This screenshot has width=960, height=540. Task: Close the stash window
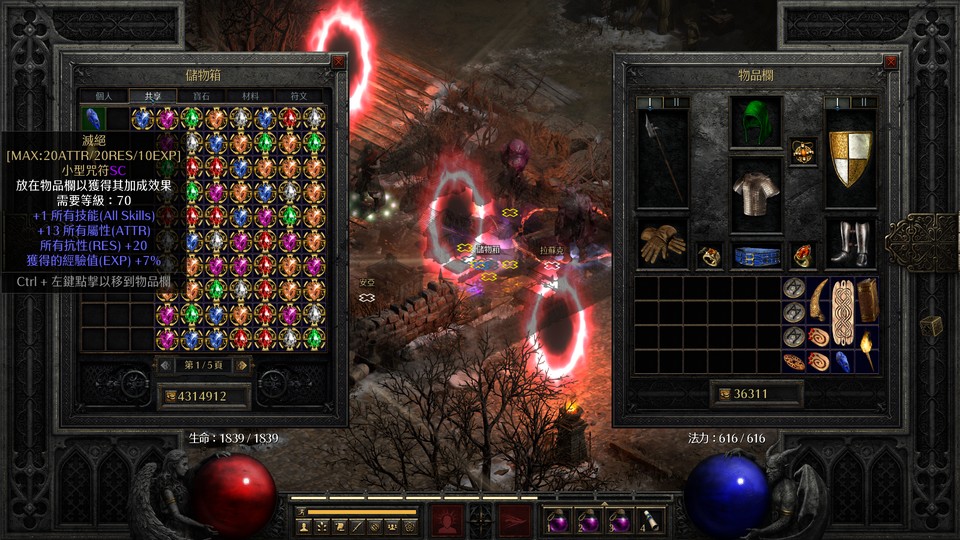click(x=338, y=62)
